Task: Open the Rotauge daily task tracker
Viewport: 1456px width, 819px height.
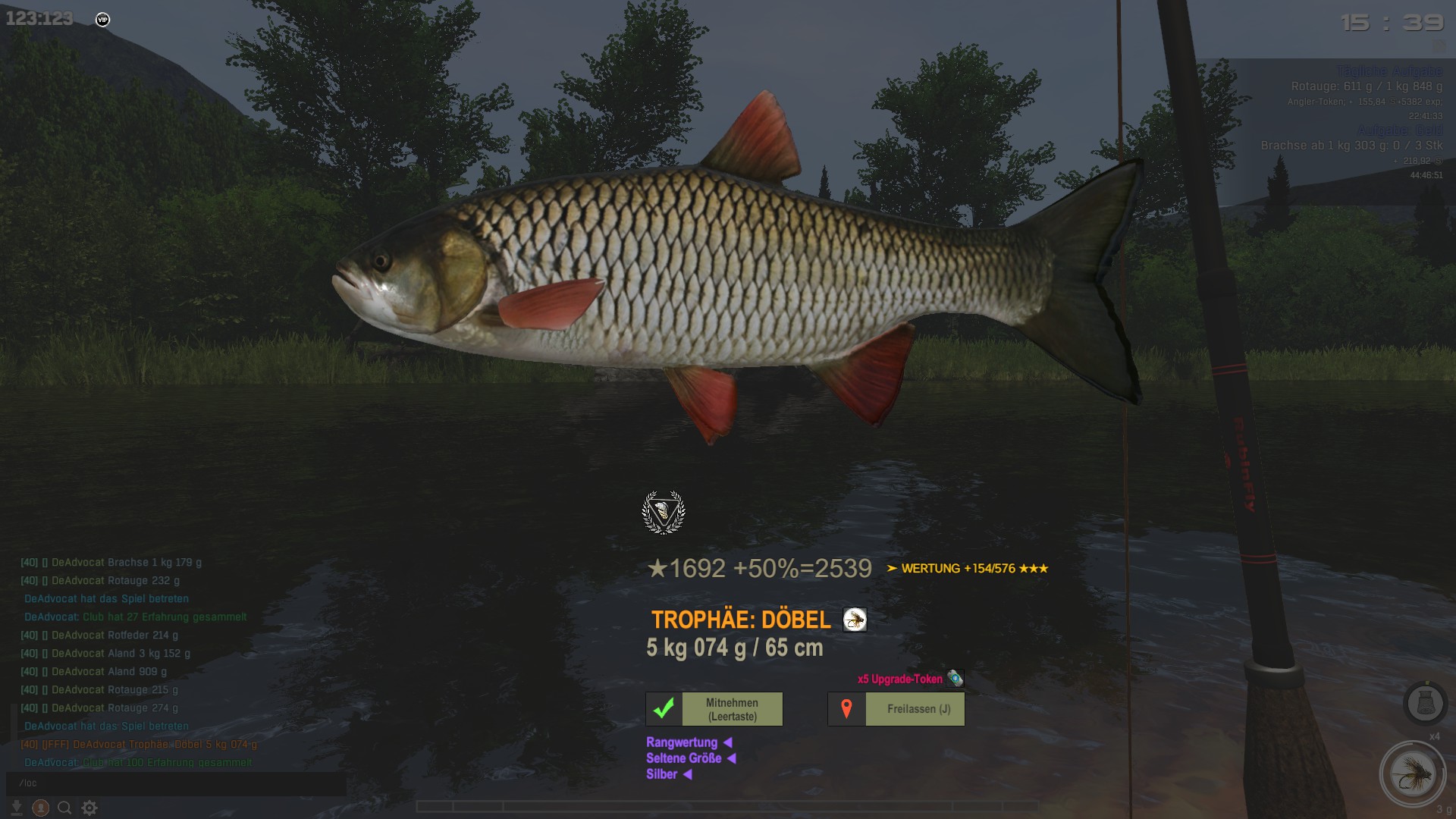Action: (1366, 86)
